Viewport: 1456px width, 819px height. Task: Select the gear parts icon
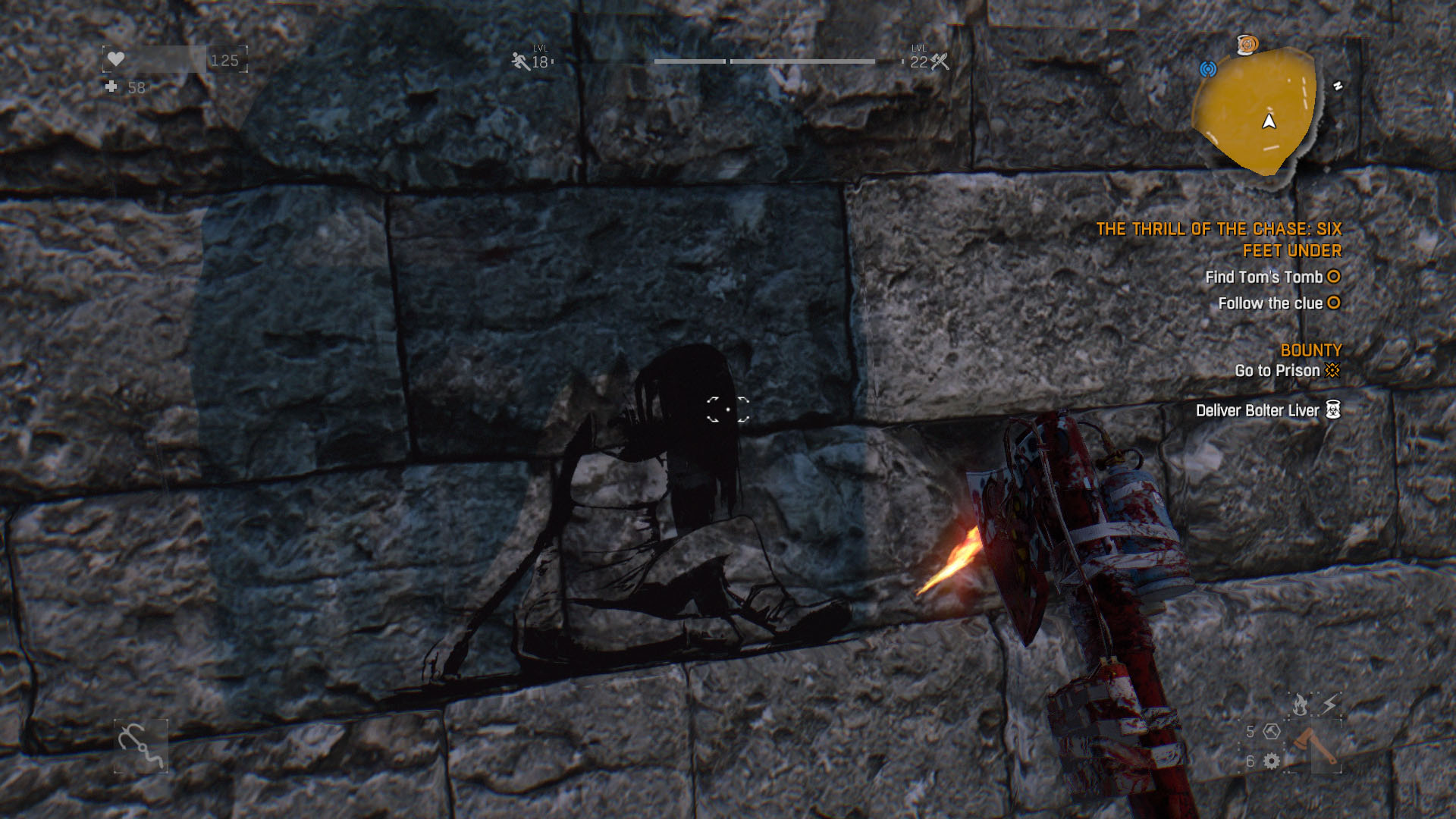click(x=1272, y=761)
